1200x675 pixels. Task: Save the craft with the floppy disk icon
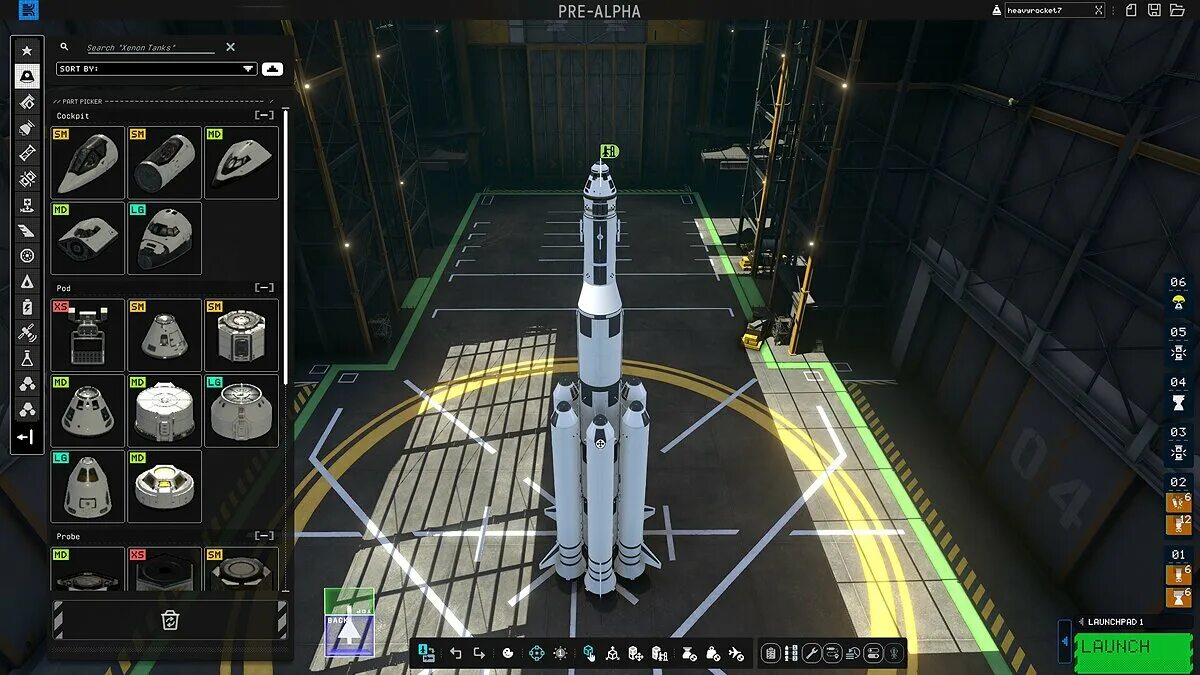pyautogui.click(x=1154, y=10)
